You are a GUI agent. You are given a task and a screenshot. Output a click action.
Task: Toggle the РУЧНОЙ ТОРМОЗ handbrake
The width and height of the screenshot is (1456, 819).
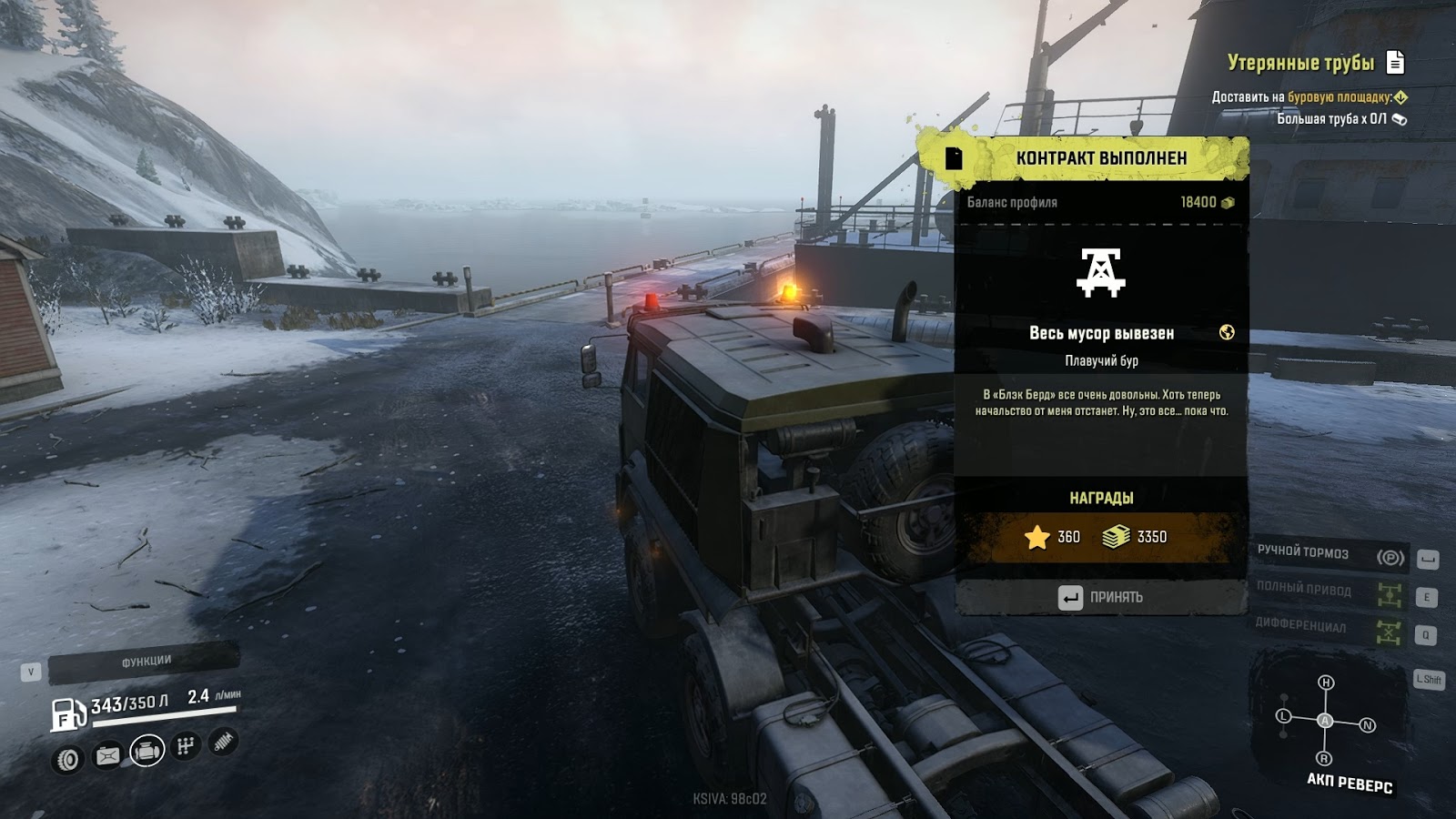[x=1329, y=554]
